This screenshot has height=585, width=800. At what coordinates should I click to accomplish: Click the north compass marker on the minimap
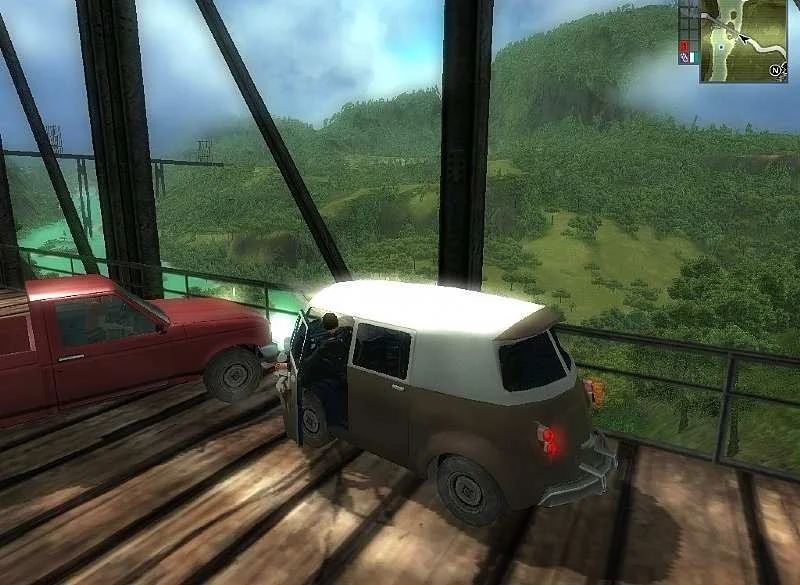click(x=776, y=71)
